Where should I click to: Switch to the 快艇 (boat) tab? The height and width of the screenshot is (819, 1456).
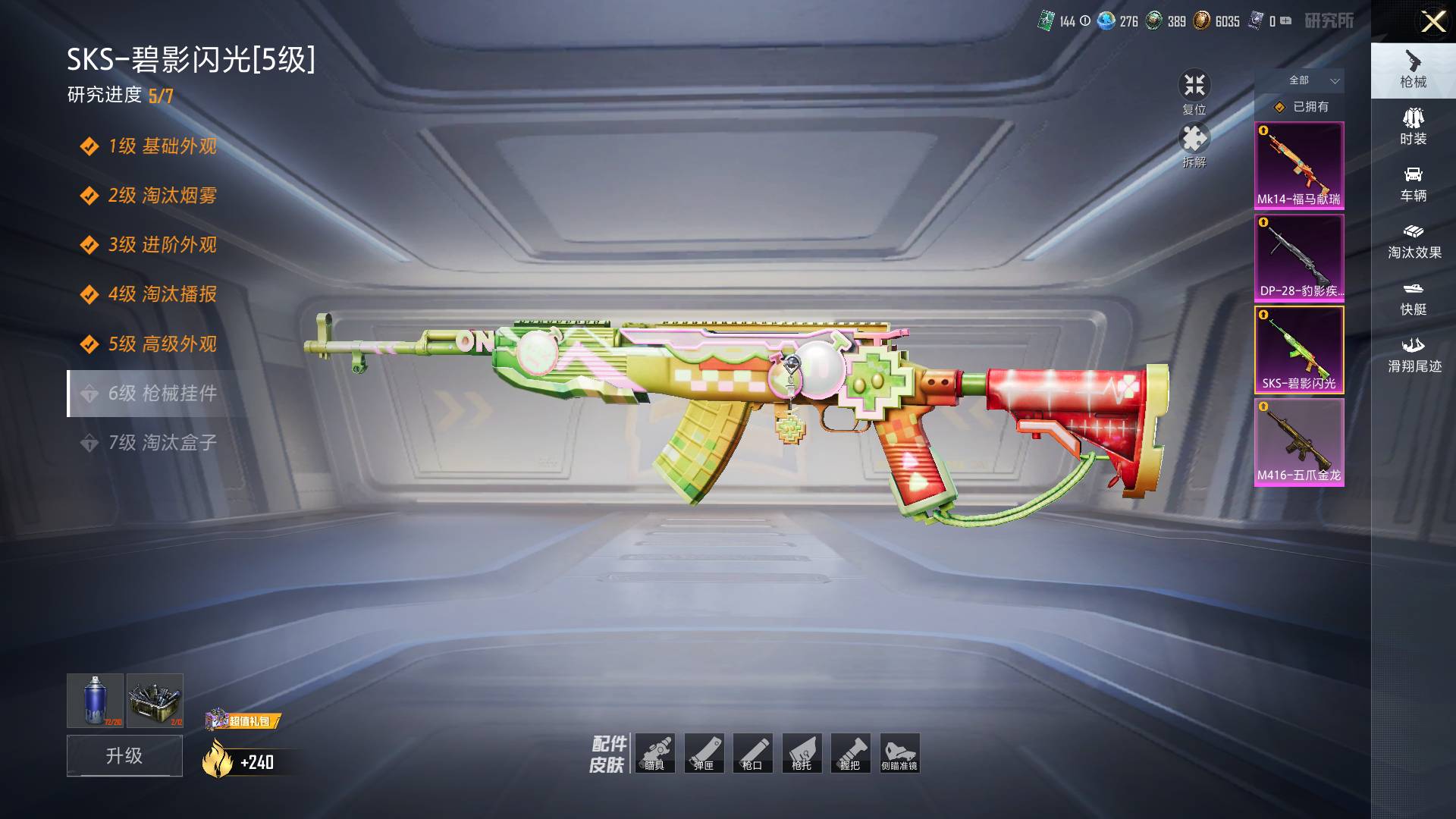coord(1413,298)
